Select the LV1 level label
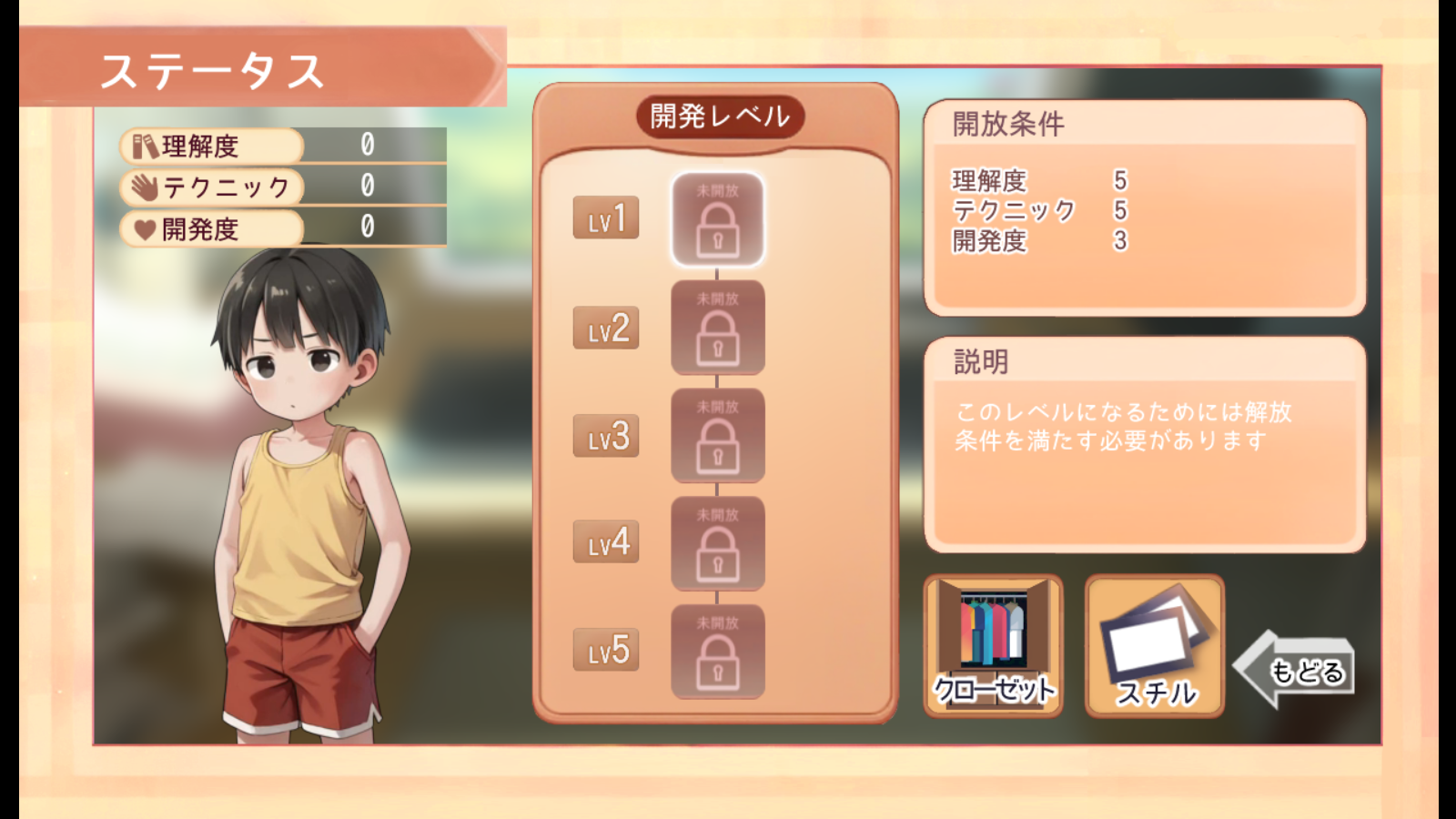The image size is (1456, 819). click(606, 218)
